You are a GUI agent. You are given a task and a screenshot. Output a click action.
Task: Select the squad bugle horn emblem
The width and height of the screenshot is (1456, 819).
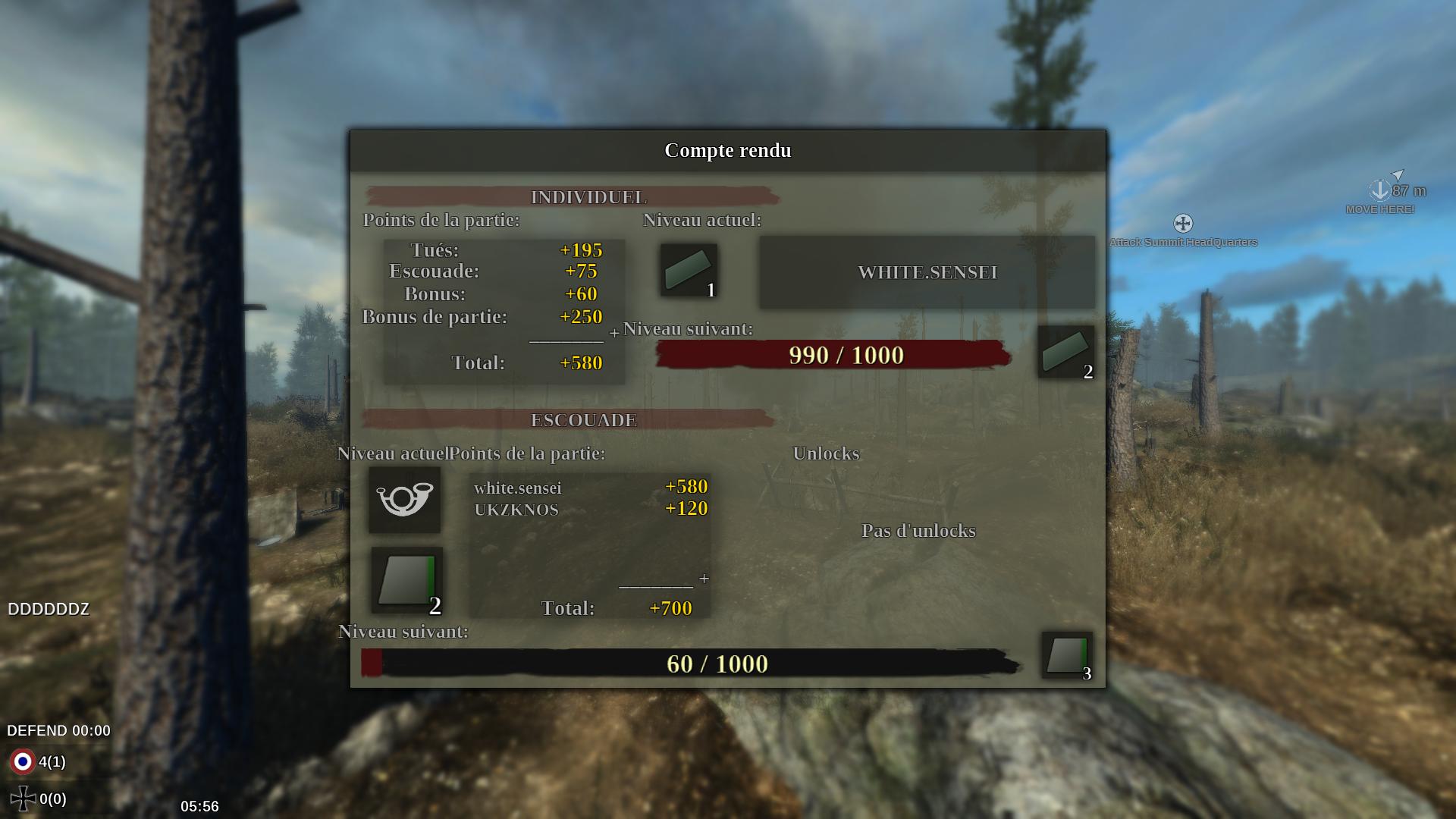click(x=404, y=500)
